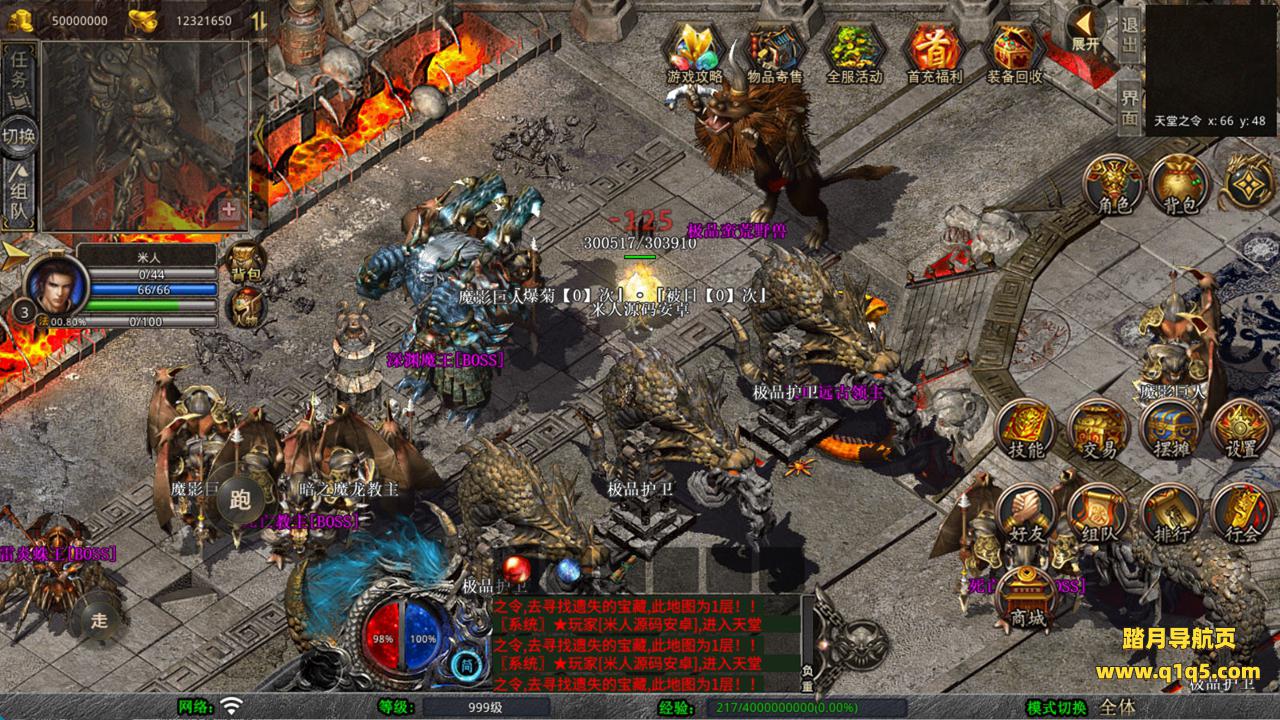
Task: Toggle the 跑 run mode button
Action: (x=239, y=497)
